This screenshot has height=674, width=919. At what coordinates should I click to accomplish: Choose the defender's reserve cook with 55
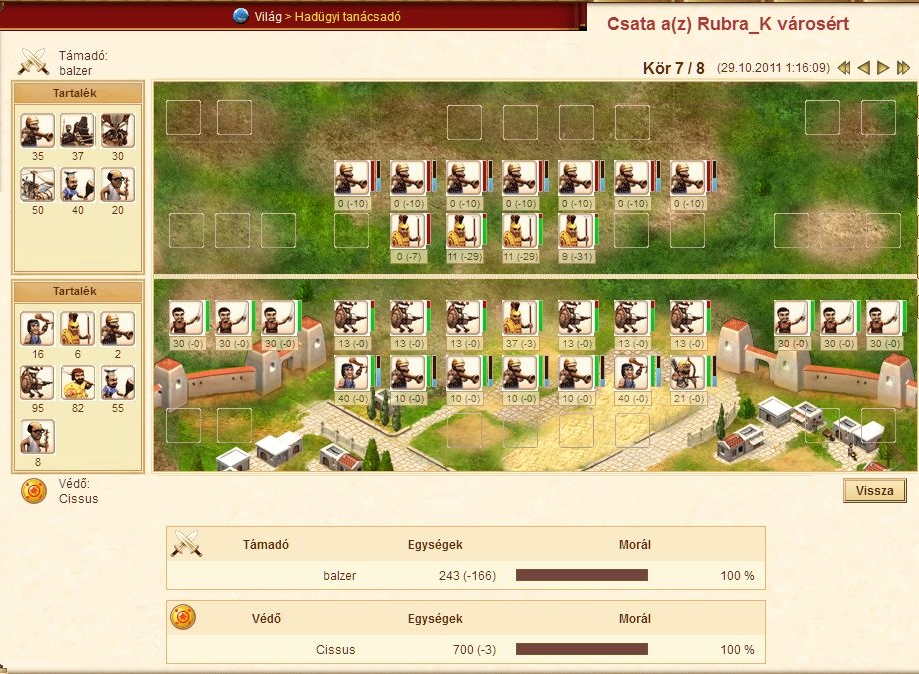pos(117,383)
